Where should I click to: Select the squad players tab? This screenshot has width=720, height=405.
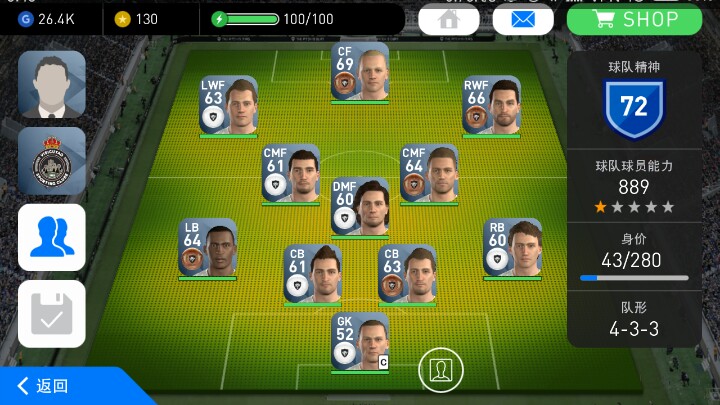click(51, 237)
